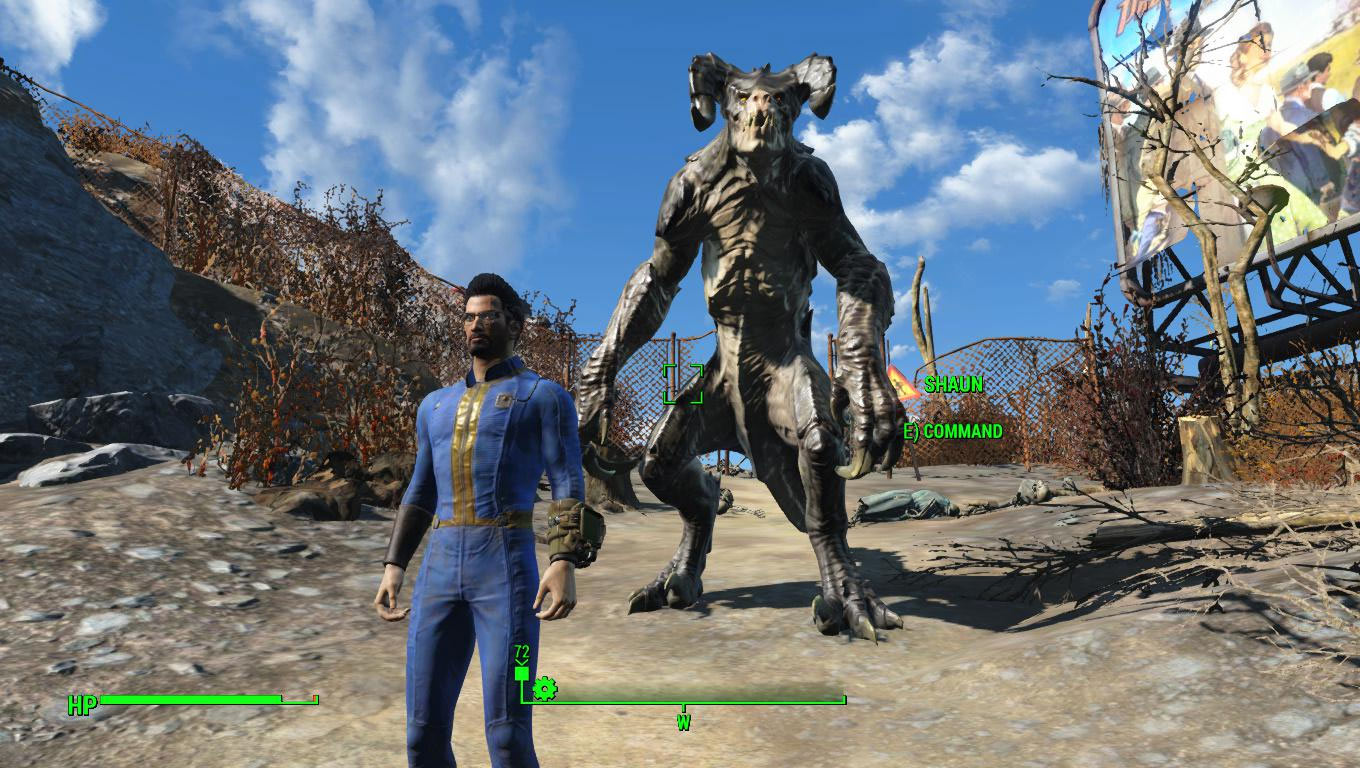Click the chevron arrow under the 72
The height and width of the screenshot is (768, 1360).
tap(521, 662)
